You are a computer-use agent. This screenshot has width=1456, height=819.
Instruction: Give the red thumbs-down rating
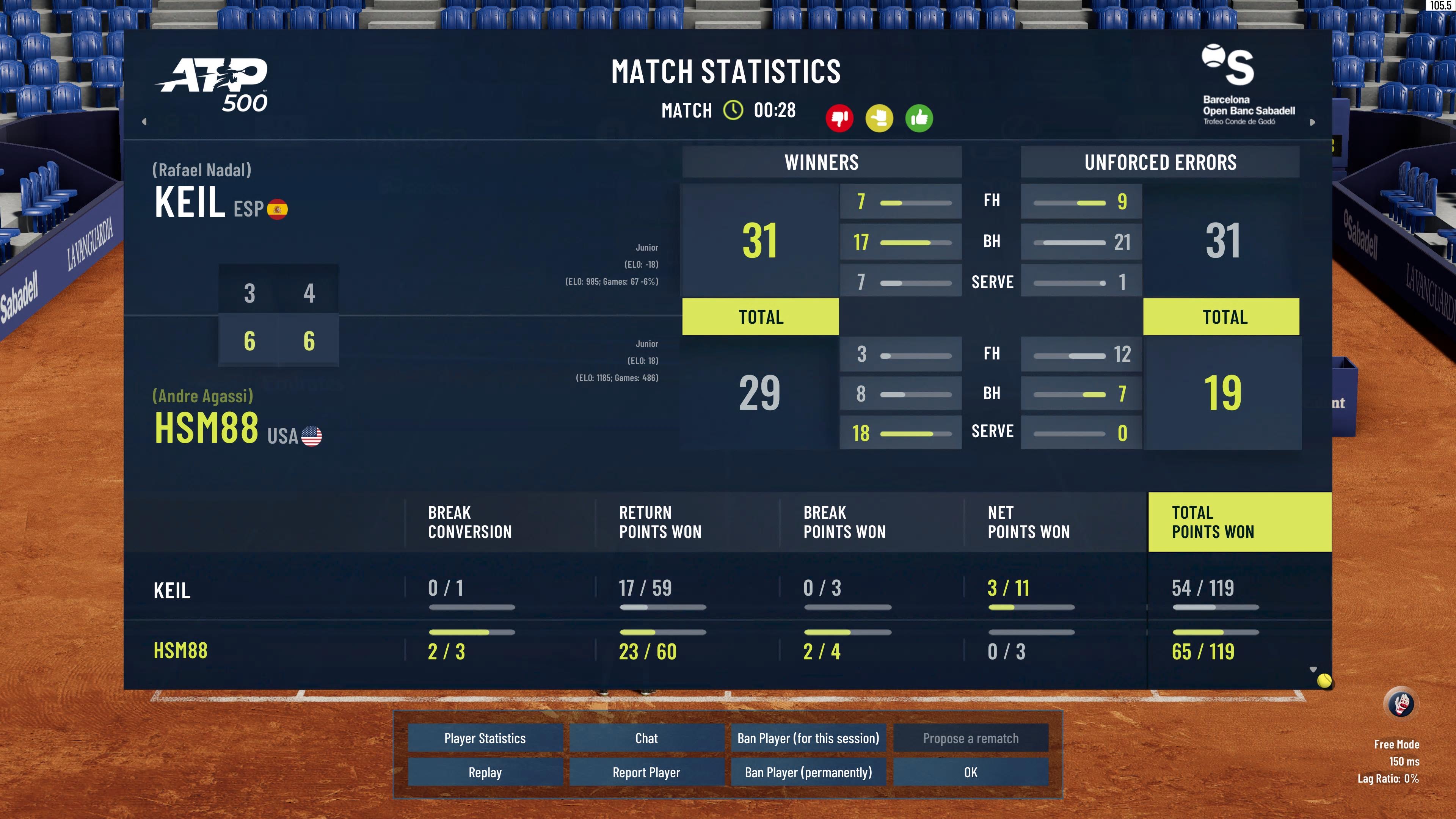click(x=839, y=118)
